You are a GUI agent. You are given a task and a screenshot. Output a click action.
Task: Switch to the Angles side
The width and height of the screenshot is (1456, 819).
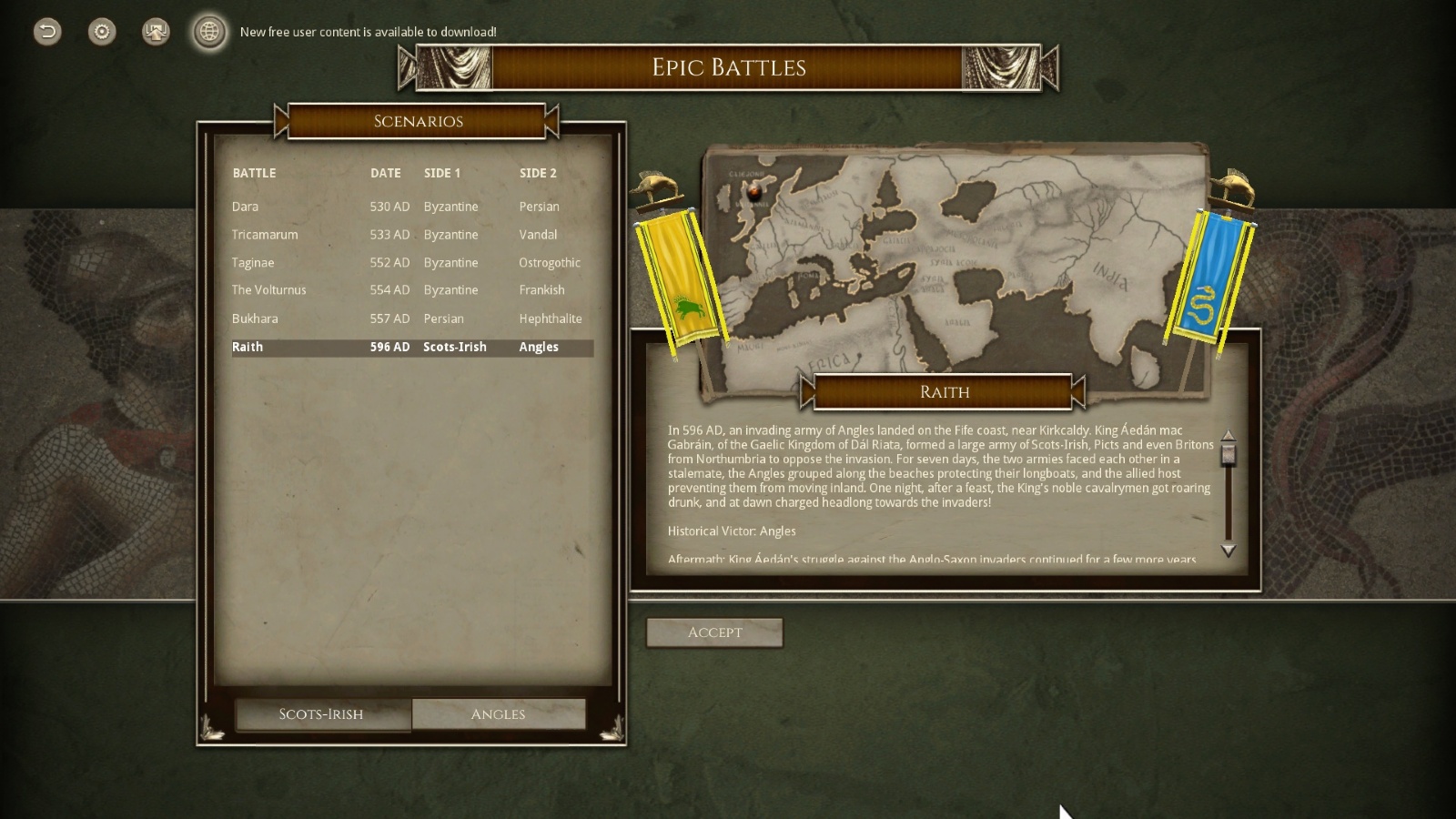[498, 714]
